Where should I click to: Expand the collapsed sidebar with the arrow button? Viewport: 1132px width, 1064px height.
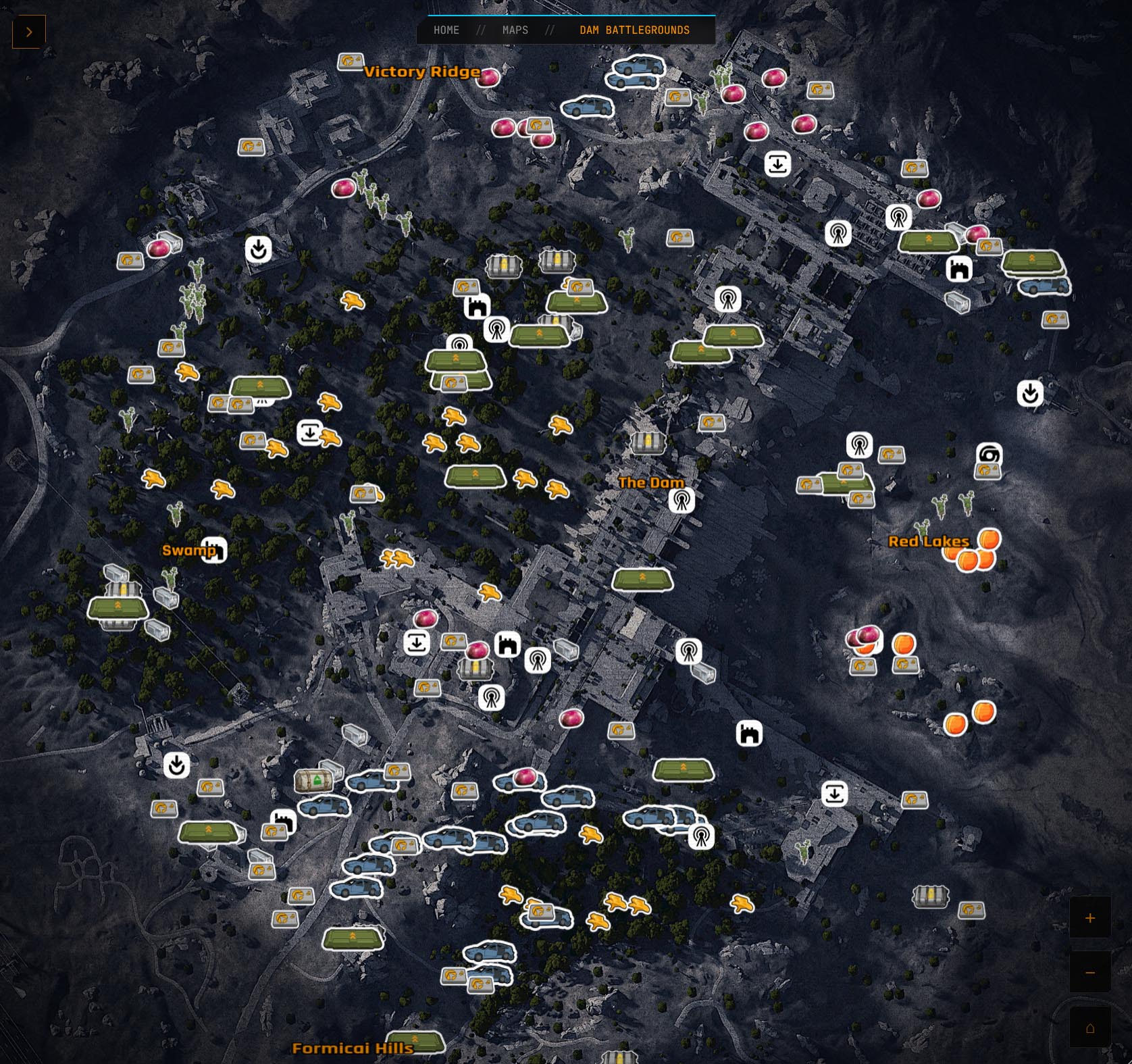(28, 31)
